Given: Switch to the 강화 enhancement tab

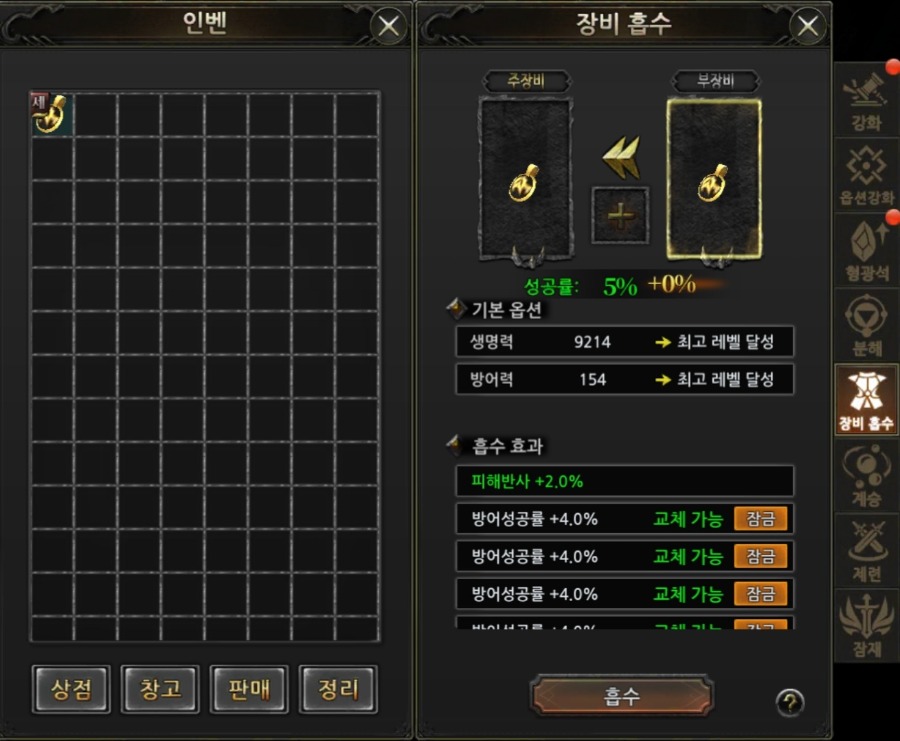Looking at the screenshot, I should 866,100.
